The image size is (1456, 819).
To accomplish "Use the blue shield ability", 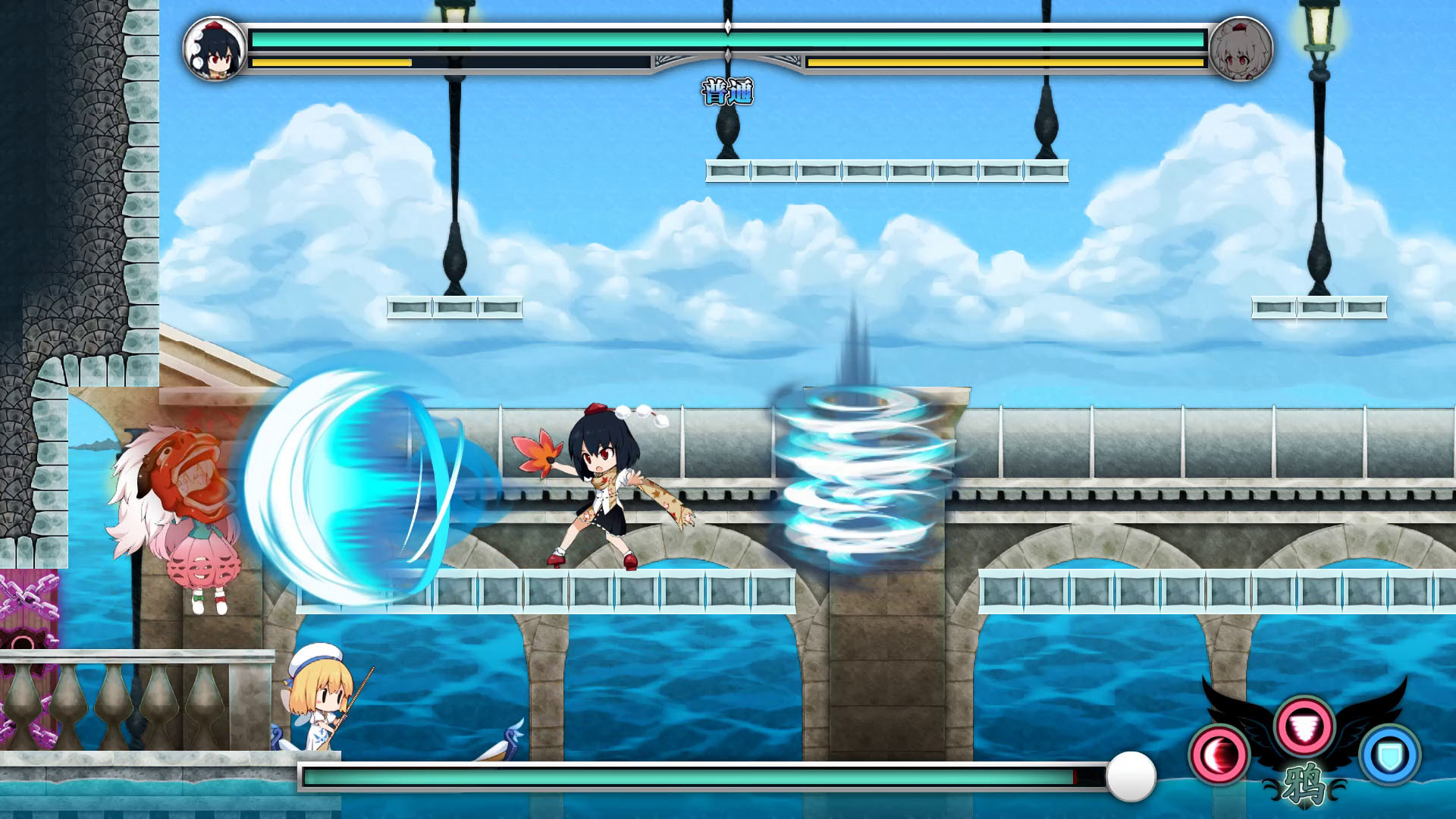I will (x=1390, y=755).
